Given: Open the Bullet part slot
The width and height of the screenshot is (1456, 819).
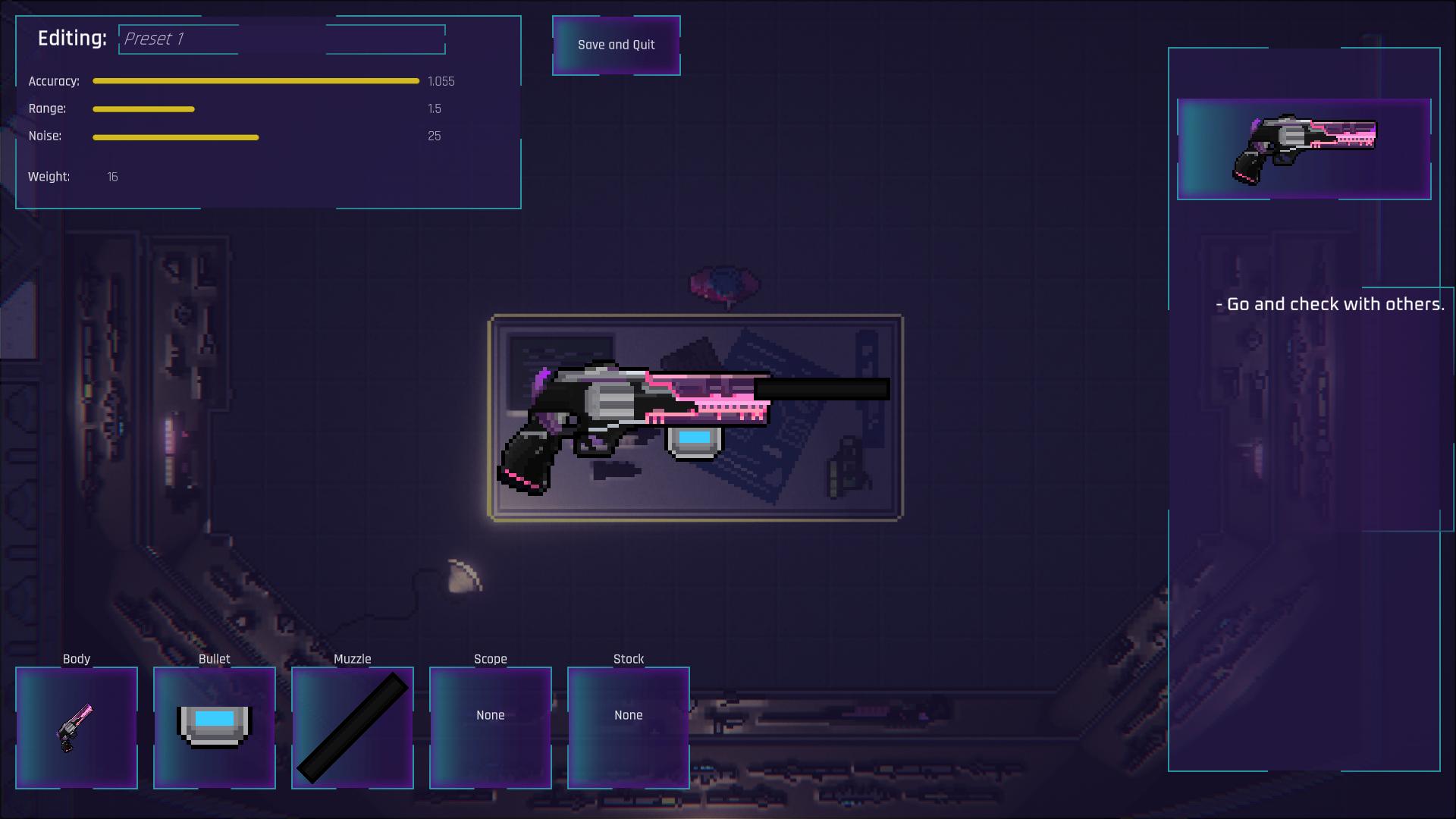Looking at the screenshot, I should [x=215, y=728].
